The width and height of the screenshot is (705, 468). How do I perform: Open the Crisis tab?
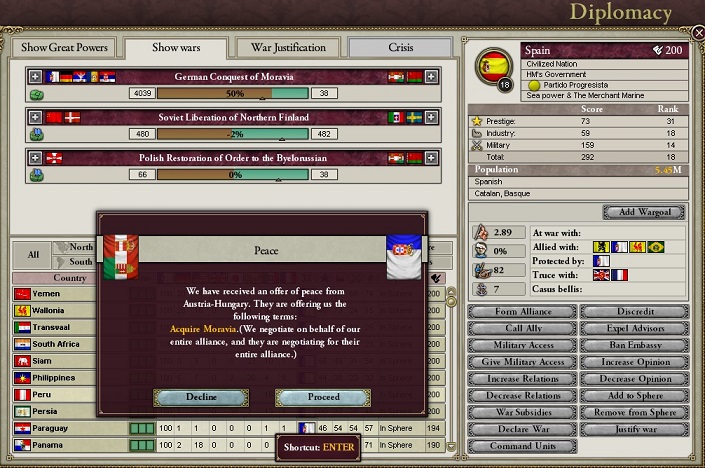coord(399,48)
